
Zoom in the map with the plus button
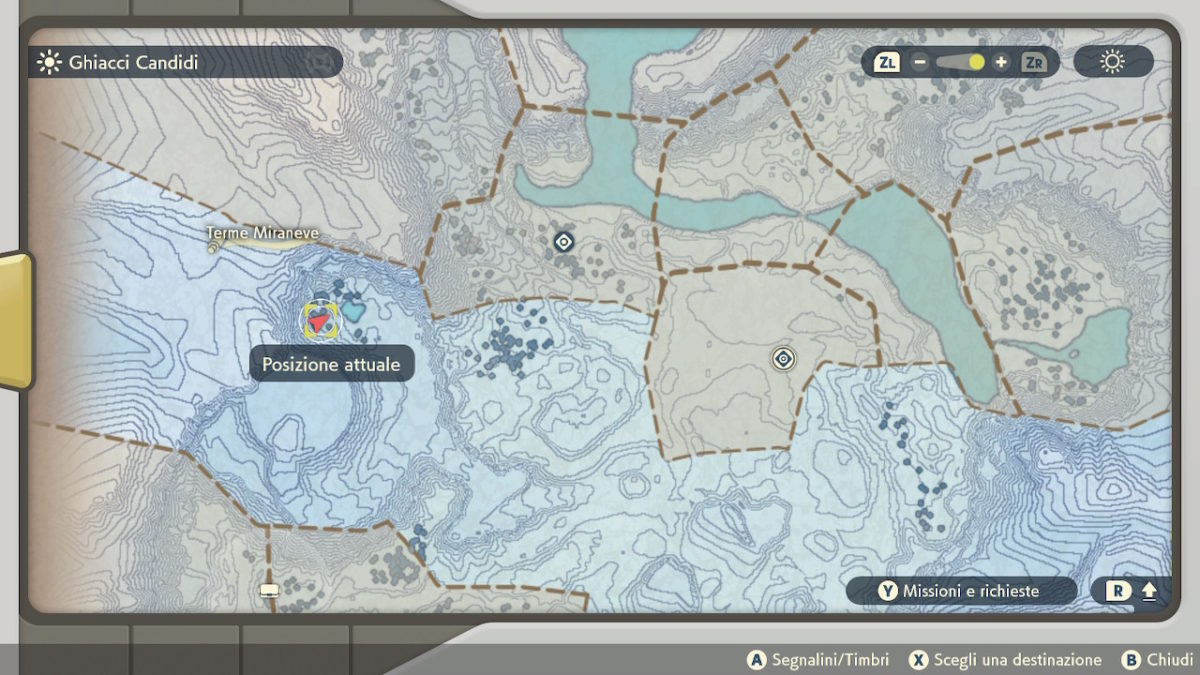(x=1001, y=62)
